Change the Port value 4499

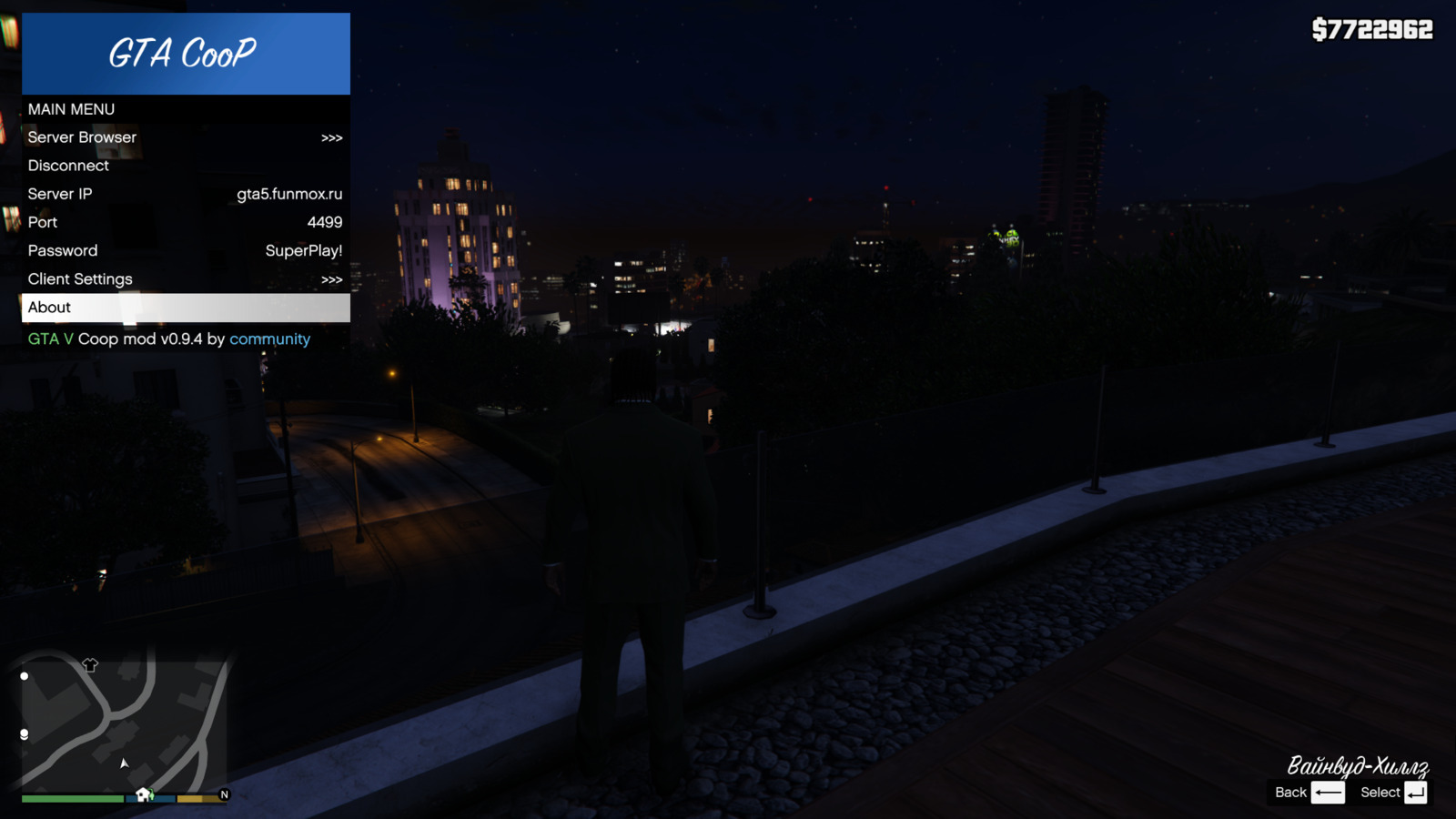click(185, 222)
